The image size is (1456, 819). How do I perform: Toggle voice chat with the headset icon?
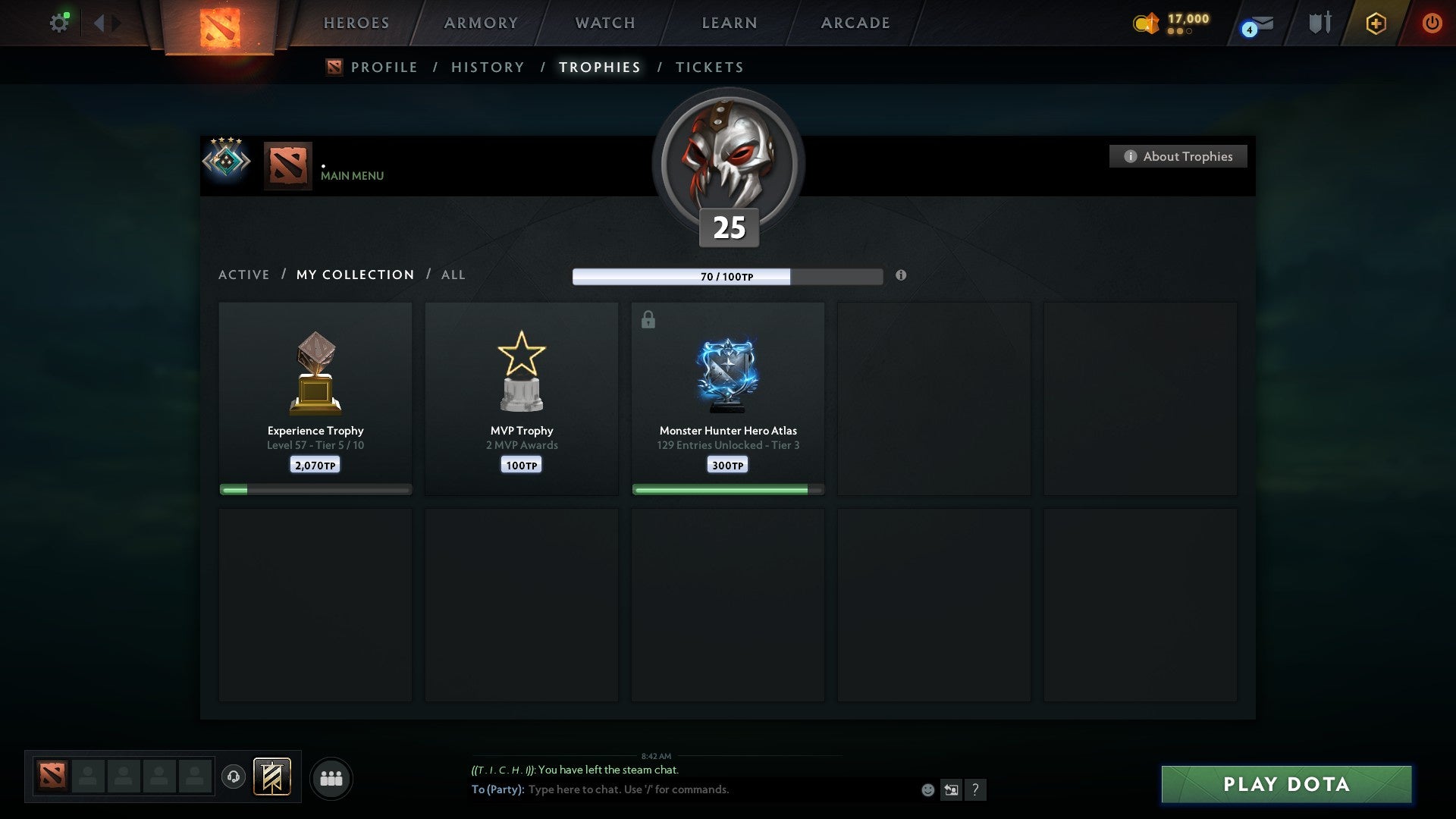(x=233, y=777)
